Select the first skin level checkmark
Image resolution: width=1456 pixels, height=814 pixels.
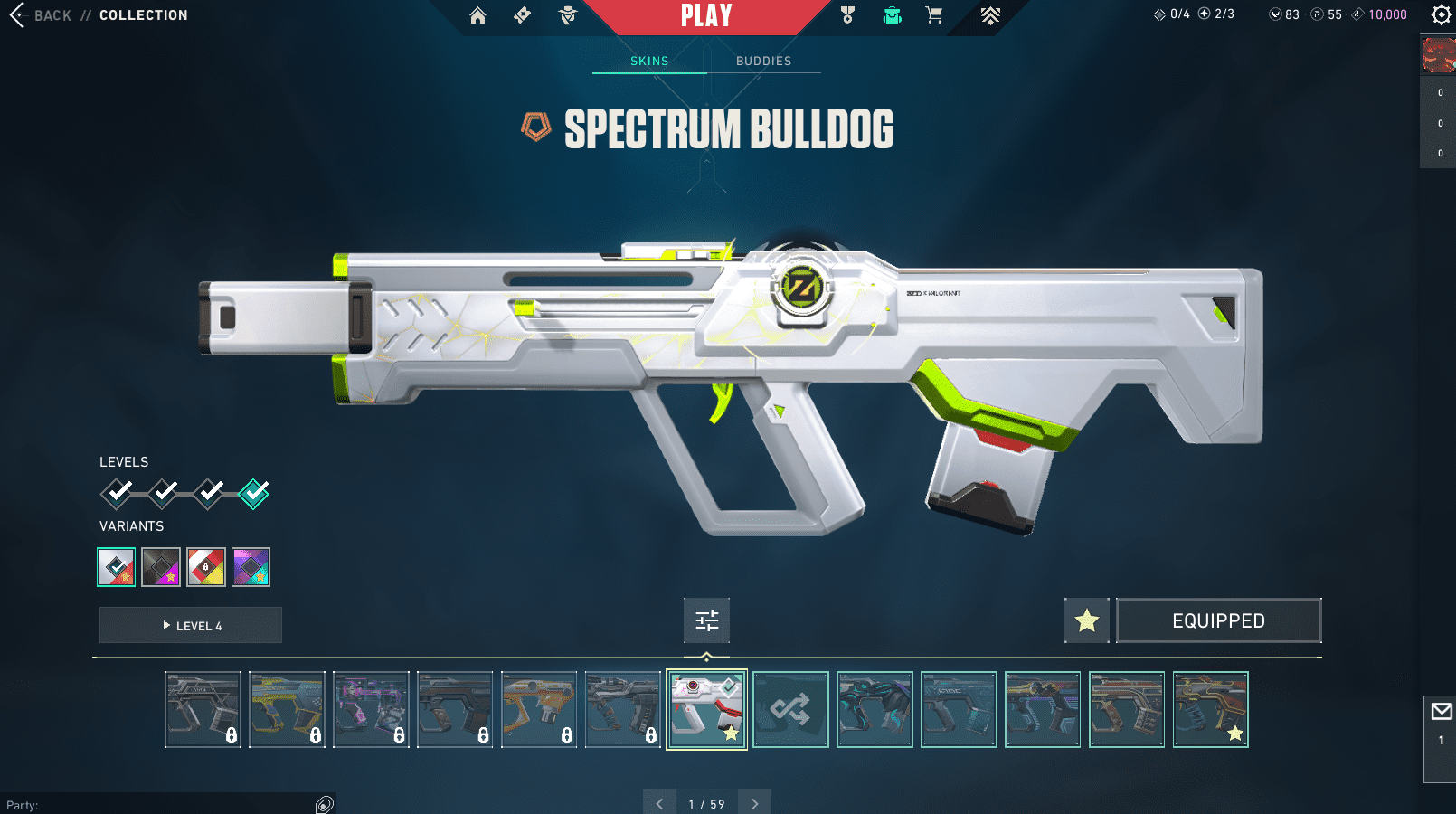tap(117, 493)
